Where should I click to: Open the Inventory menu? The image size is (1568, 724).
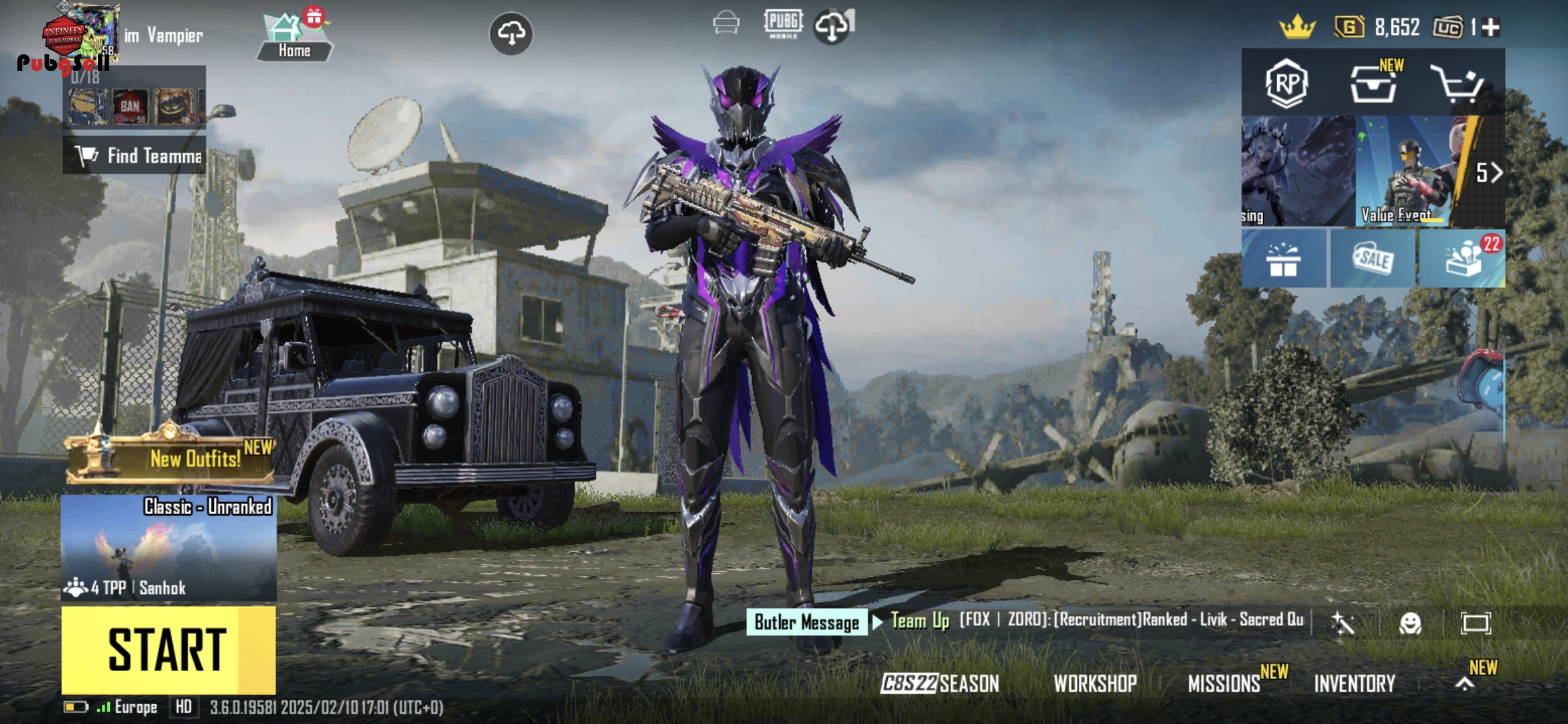[1354, 683]
